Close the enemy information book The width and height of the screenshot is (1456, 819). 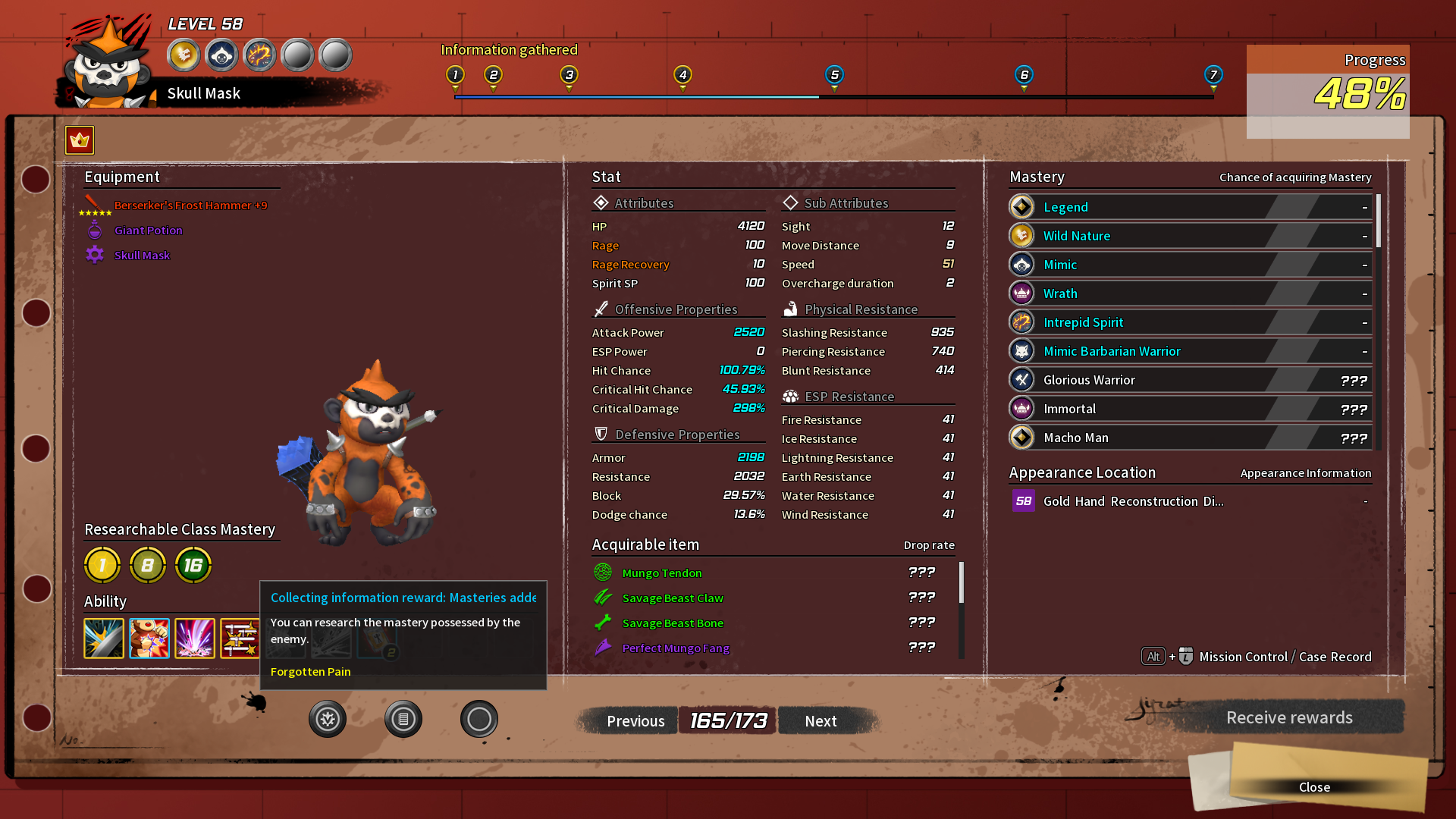(1313, 787)
